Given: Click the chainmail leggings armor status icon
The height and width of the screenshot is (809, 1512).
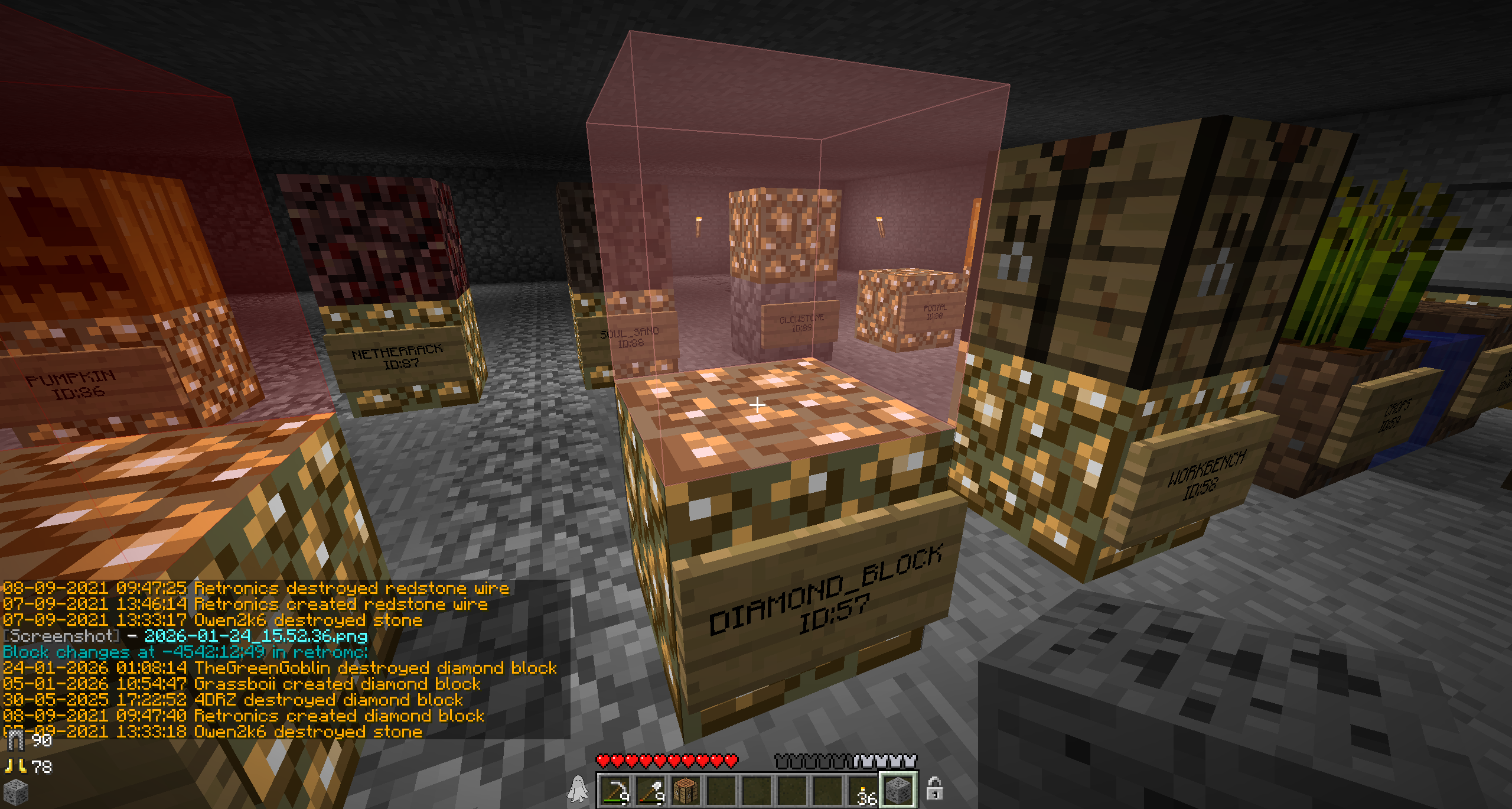Looking at the screenshot, I should [15, 740].
